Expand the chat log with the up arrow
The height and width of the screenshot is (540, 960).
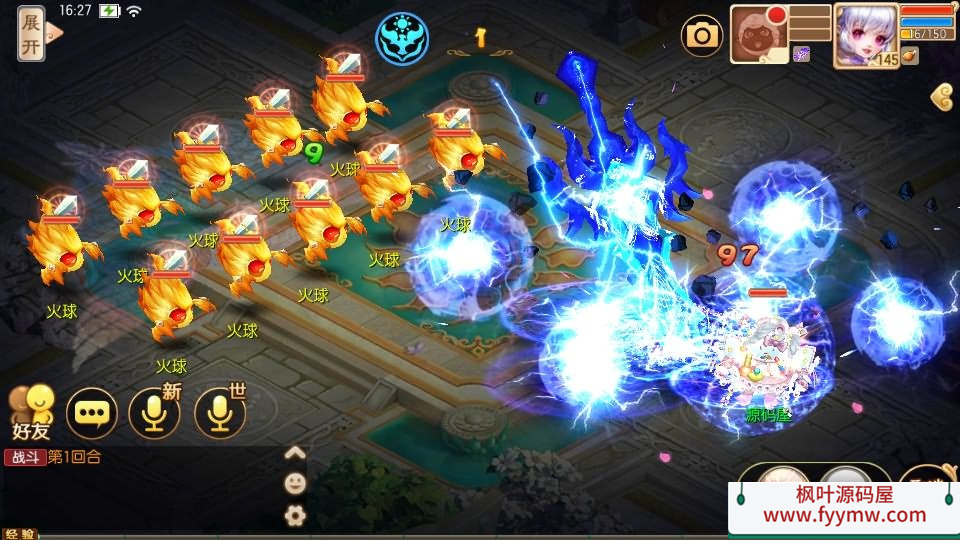(295, 453)
